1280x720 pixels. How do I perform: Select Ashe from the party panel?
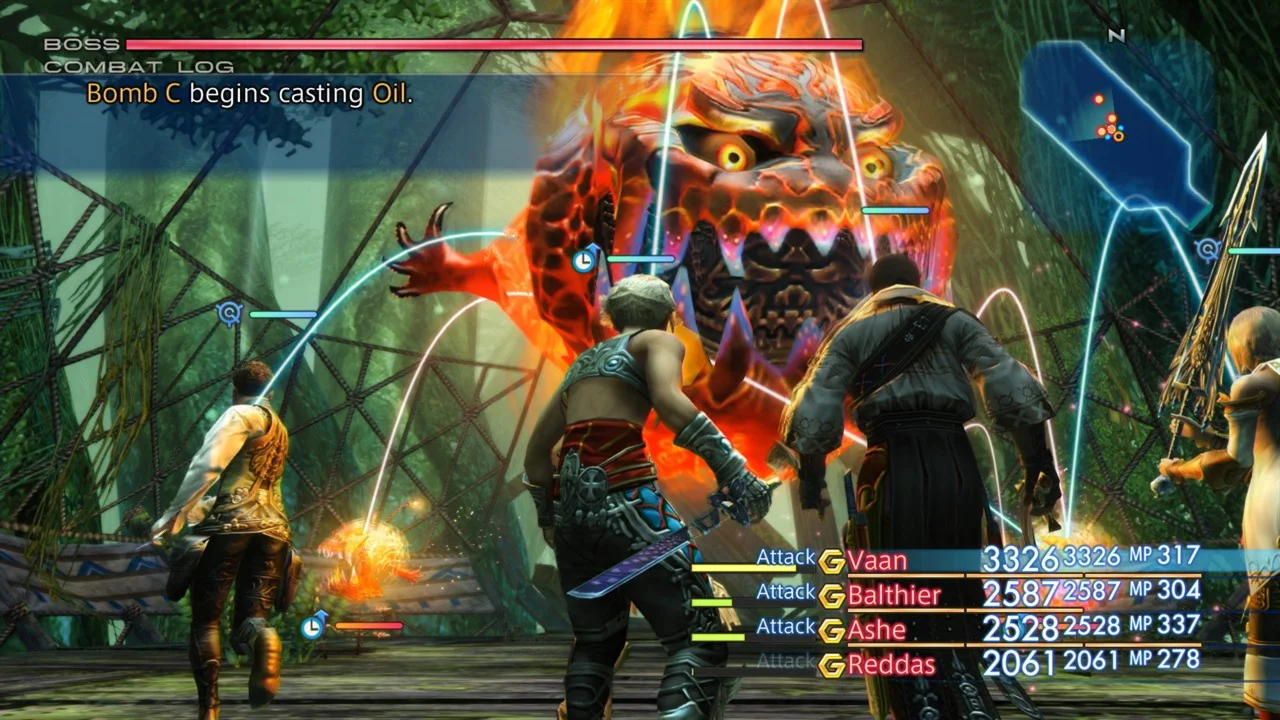pyautogui.click(x=877, y=630)
